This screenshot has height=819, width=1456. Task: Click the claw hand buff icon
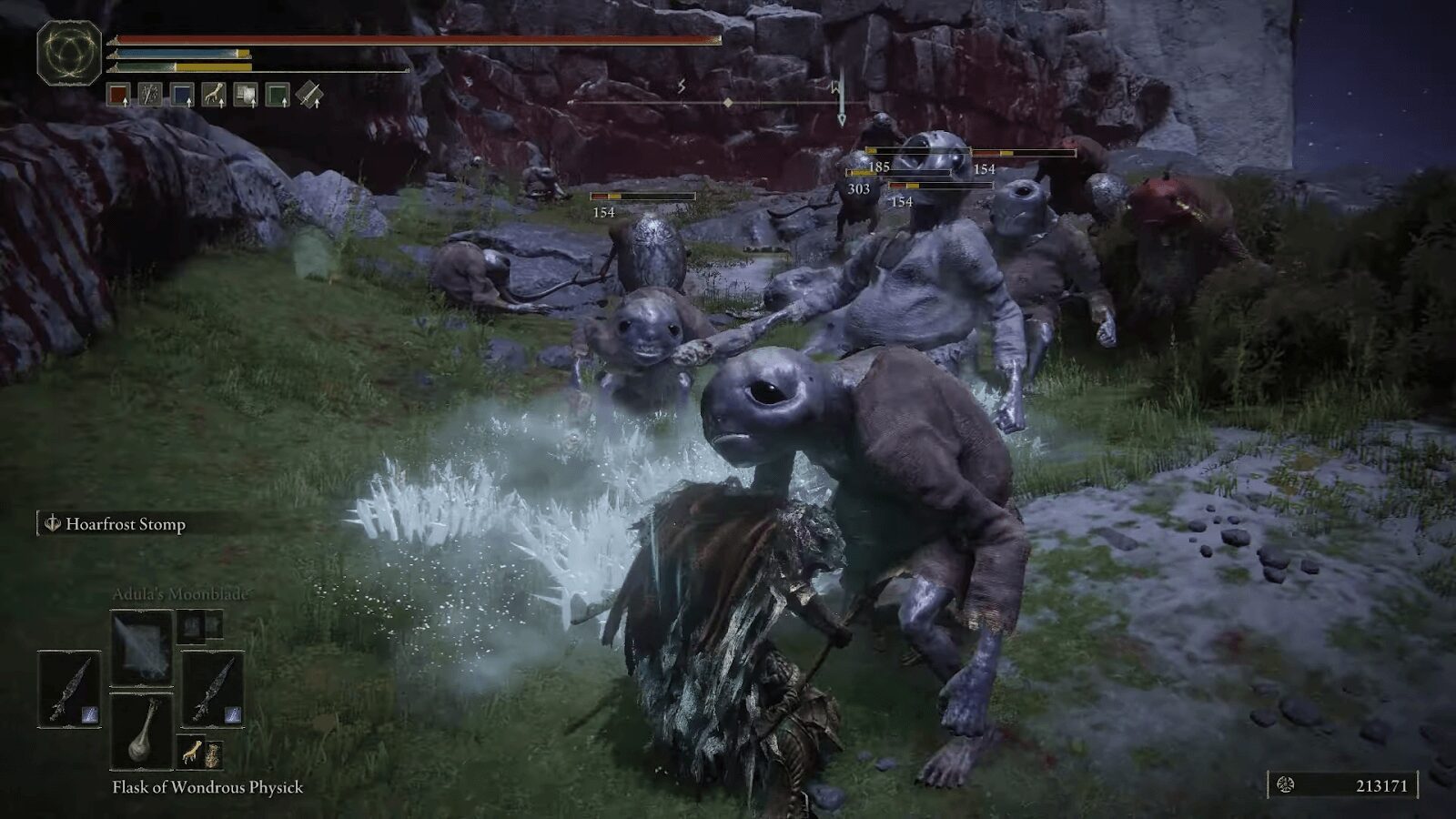(x=214, y=95)
